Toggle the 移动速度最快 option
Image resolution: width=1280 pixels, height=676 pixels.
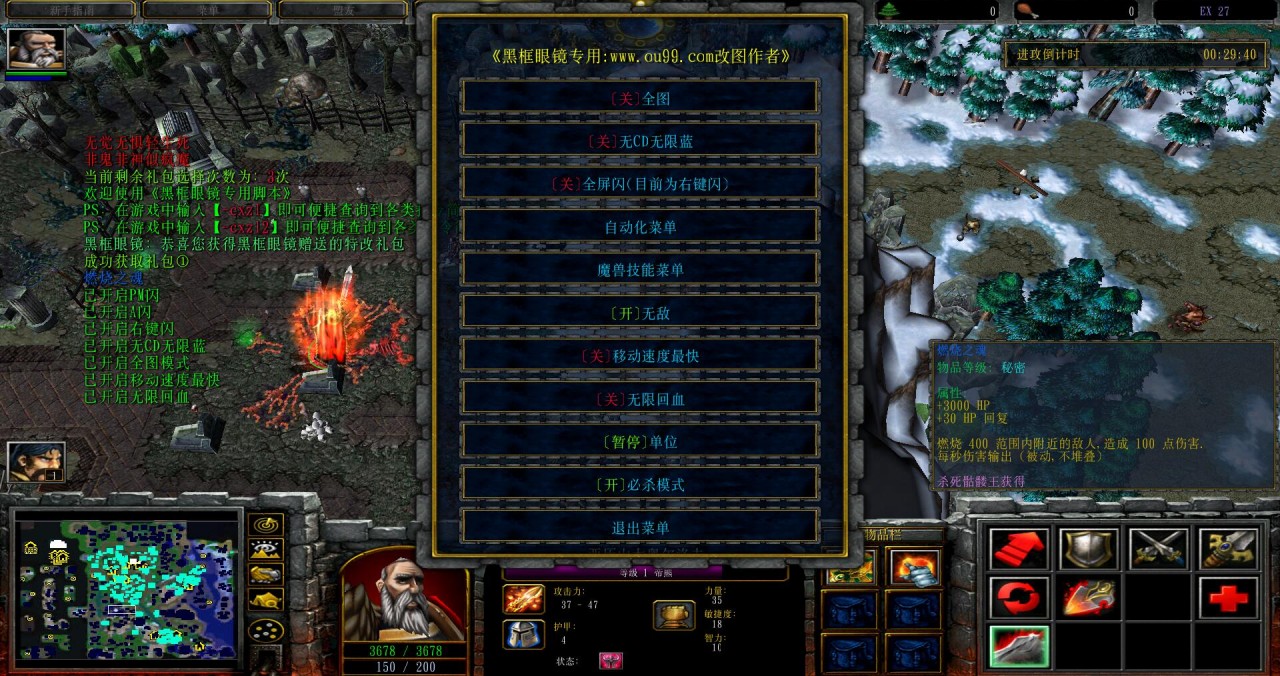pos(640,356)
